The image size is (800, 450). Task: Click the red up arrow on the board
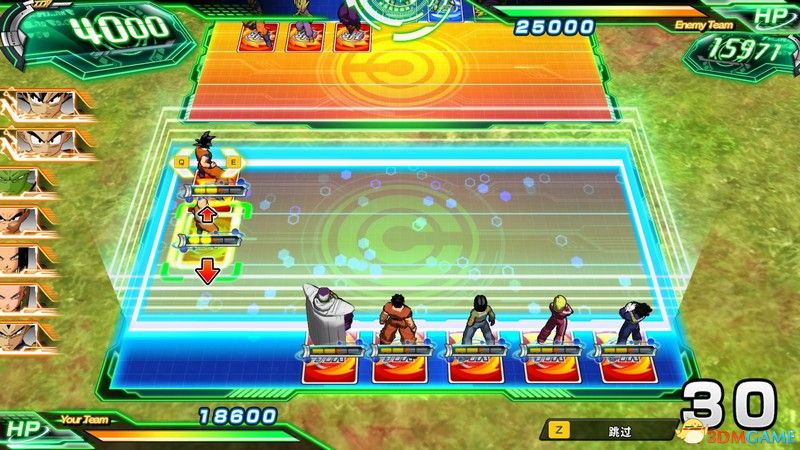(207, 214)
